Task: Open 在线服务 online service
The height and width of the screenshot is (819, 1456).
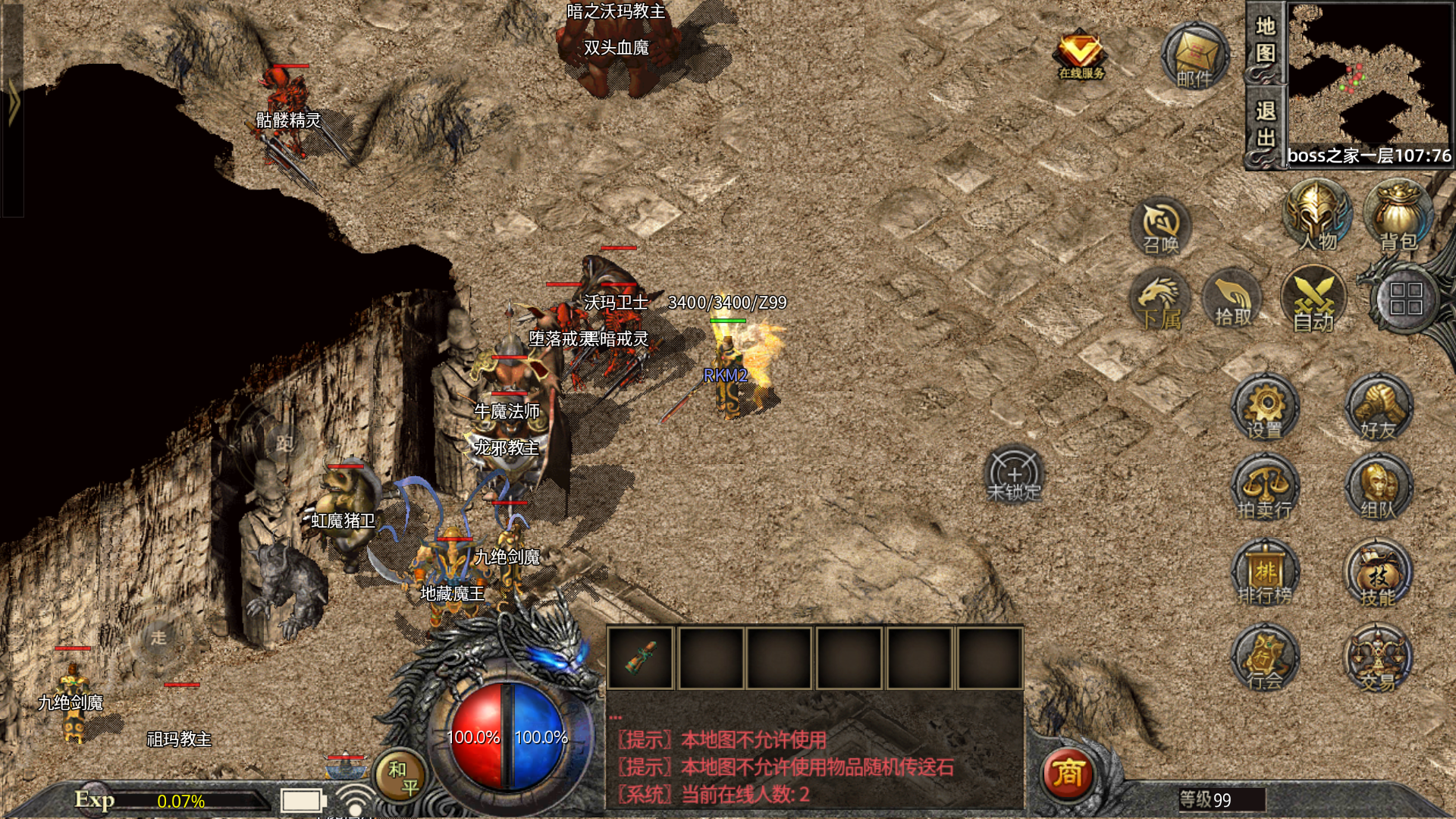Action: [x=1081, y=55]
